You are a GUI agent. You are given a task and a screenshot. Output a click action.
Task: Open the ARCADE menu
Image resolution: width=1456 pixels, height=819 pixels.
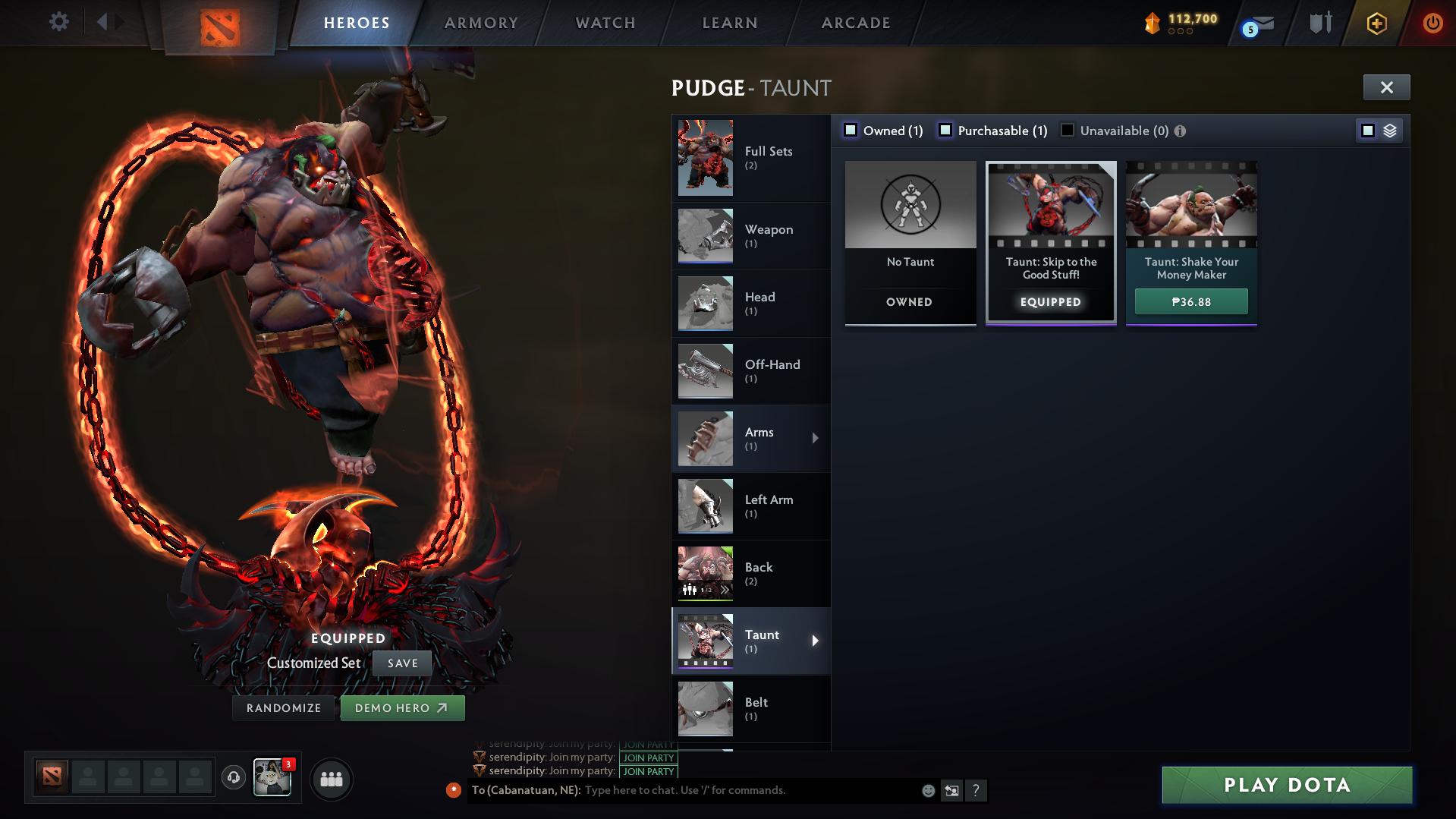coord(855,23)
